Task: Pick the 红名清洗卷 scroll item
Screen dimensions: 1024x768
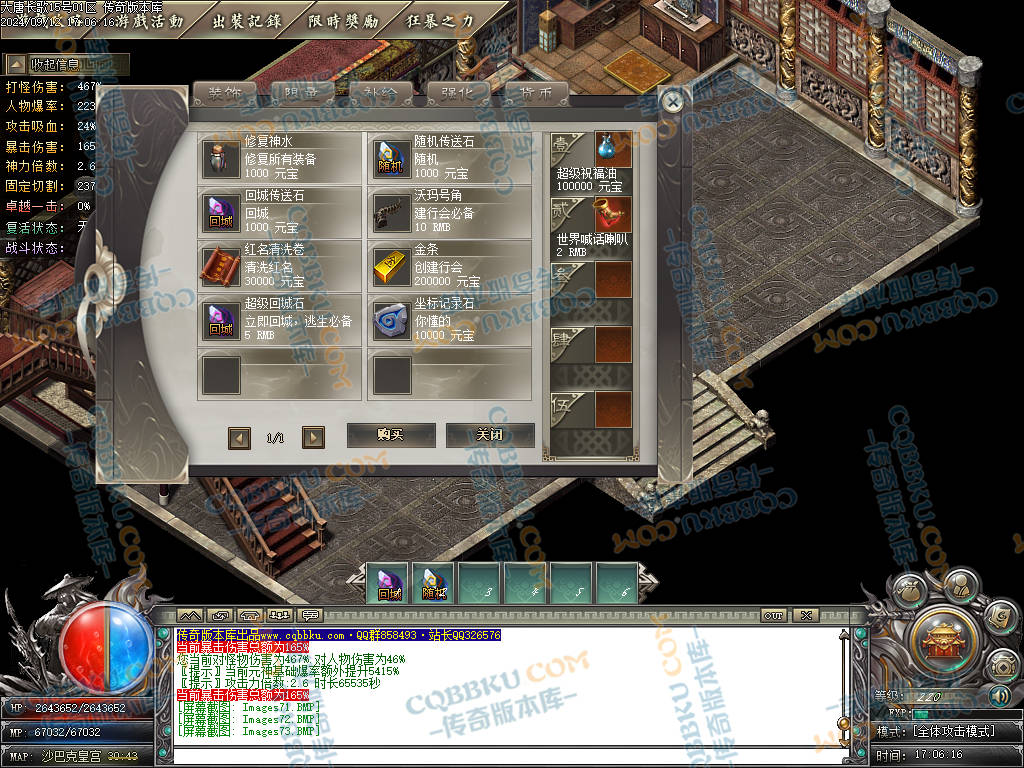Action: click(280, 267)
